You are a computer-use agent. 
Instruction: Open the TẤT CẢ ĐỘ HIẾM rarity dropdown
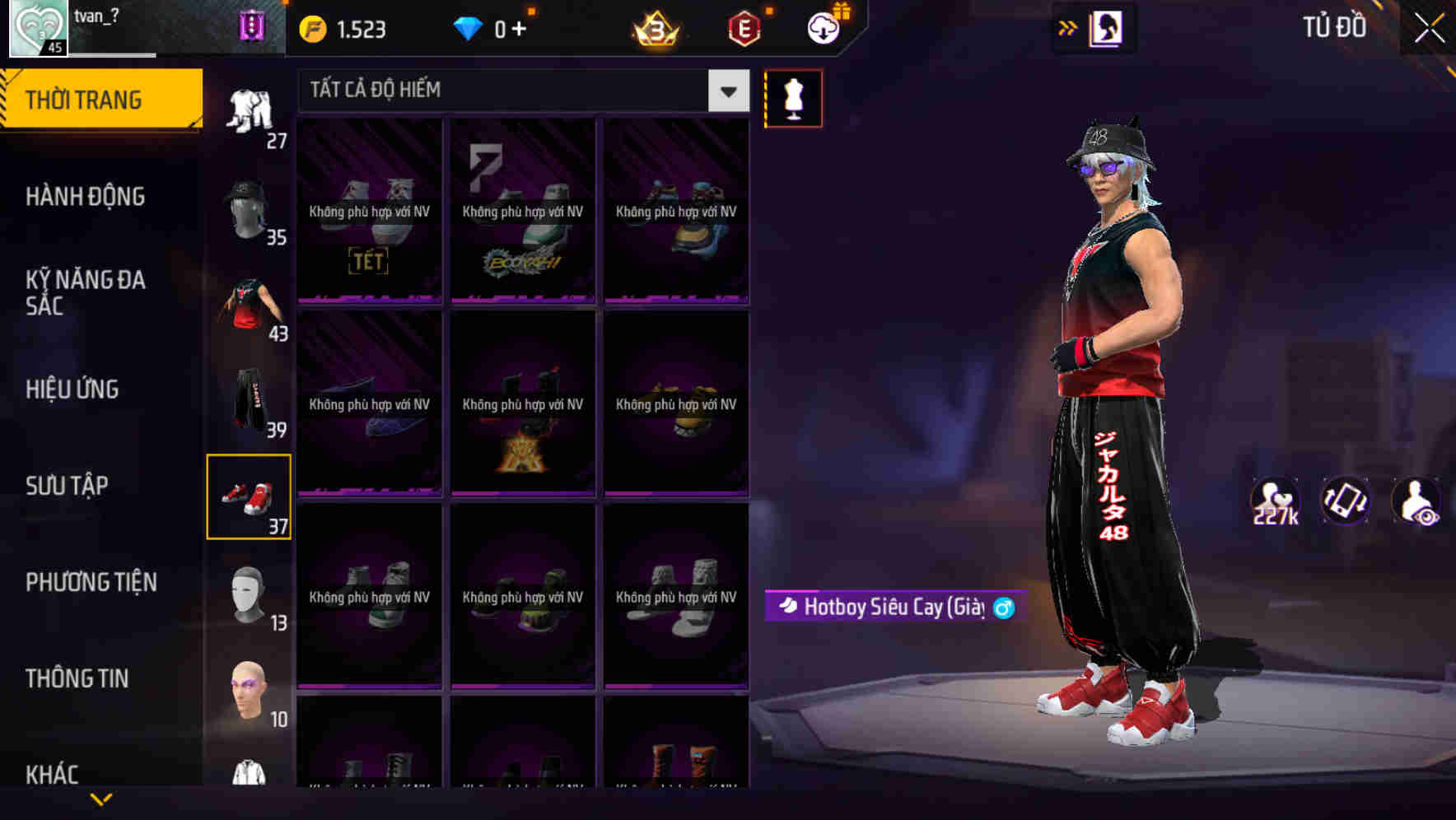point(519,90)
